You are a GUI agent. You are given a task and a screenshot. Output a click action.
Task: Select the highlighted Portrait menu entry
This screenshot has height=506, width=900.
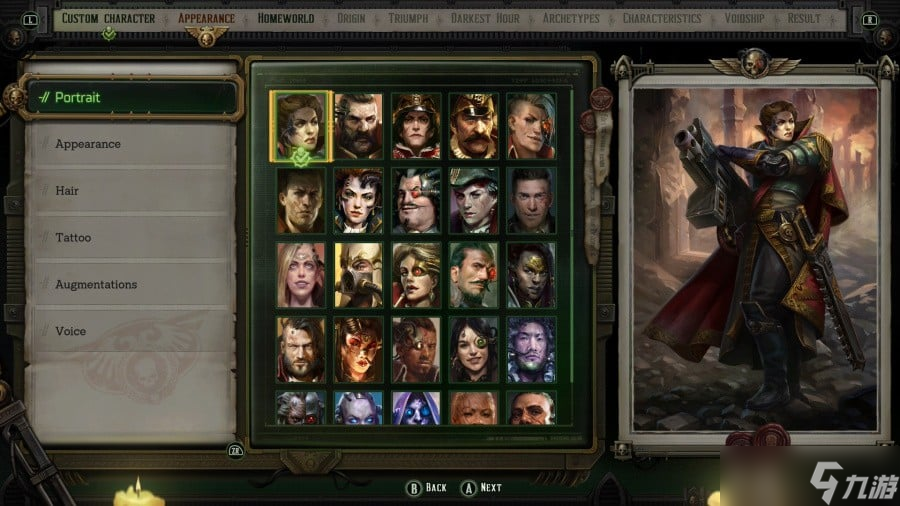[130, 97]
